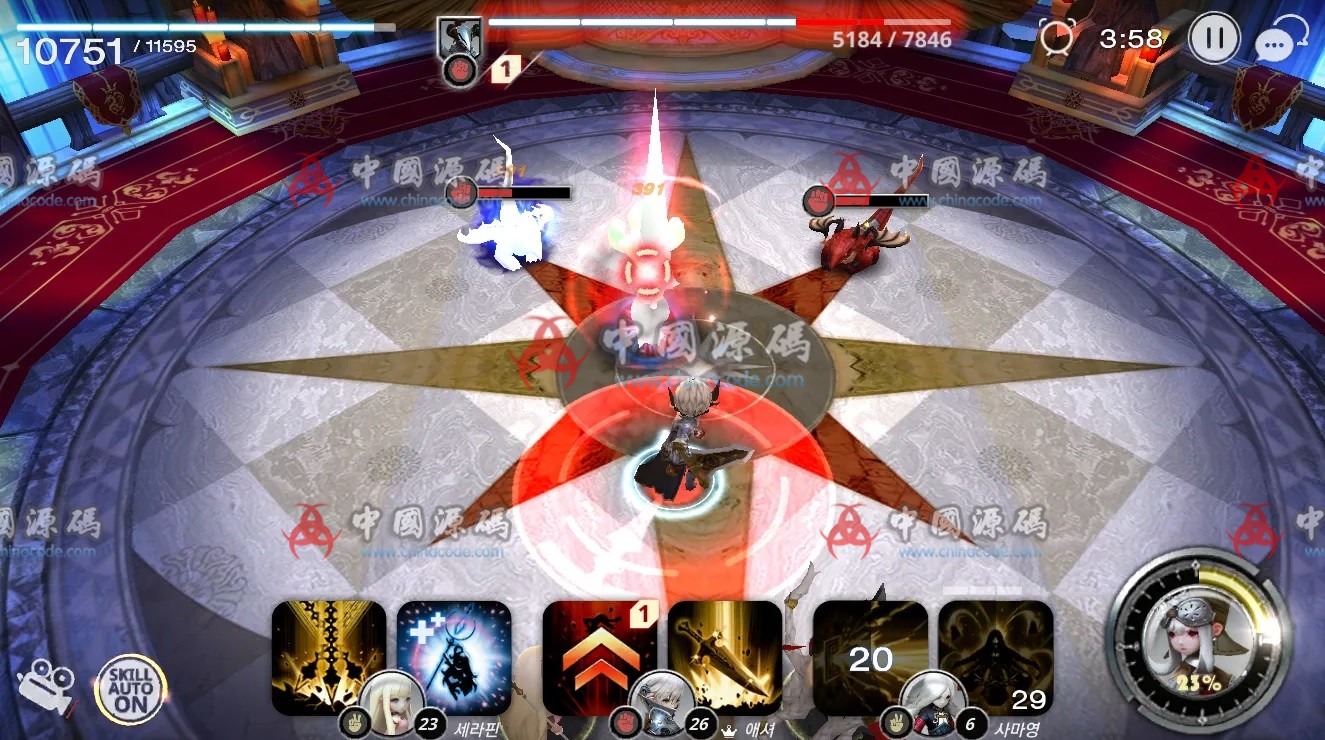Open the chat bubble button
This screenshot has width=1325, height=740.
pyautogui.click(x=1279, y=42)
